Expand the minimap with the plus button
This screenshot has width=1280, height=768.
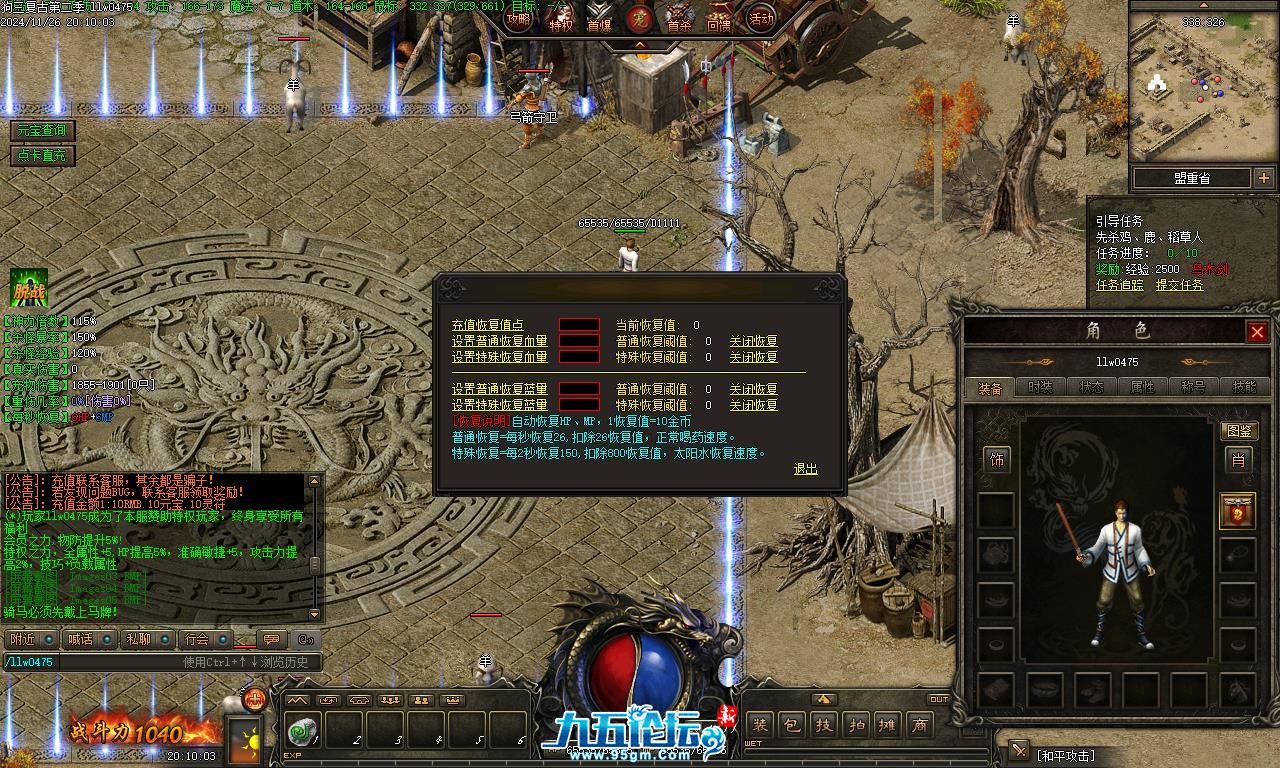pyautogui.click(x=1264, y=178)
